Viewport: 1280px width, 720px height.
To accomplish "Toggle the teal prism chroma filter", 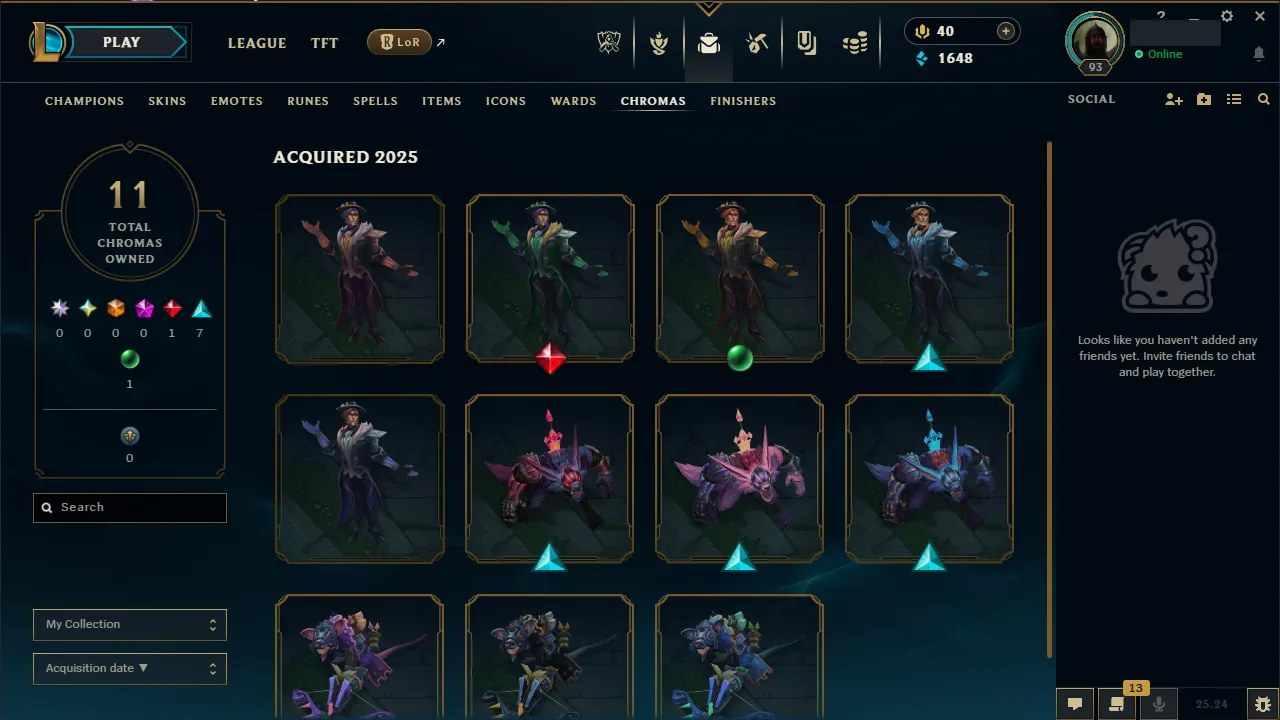I will [199, 308].
